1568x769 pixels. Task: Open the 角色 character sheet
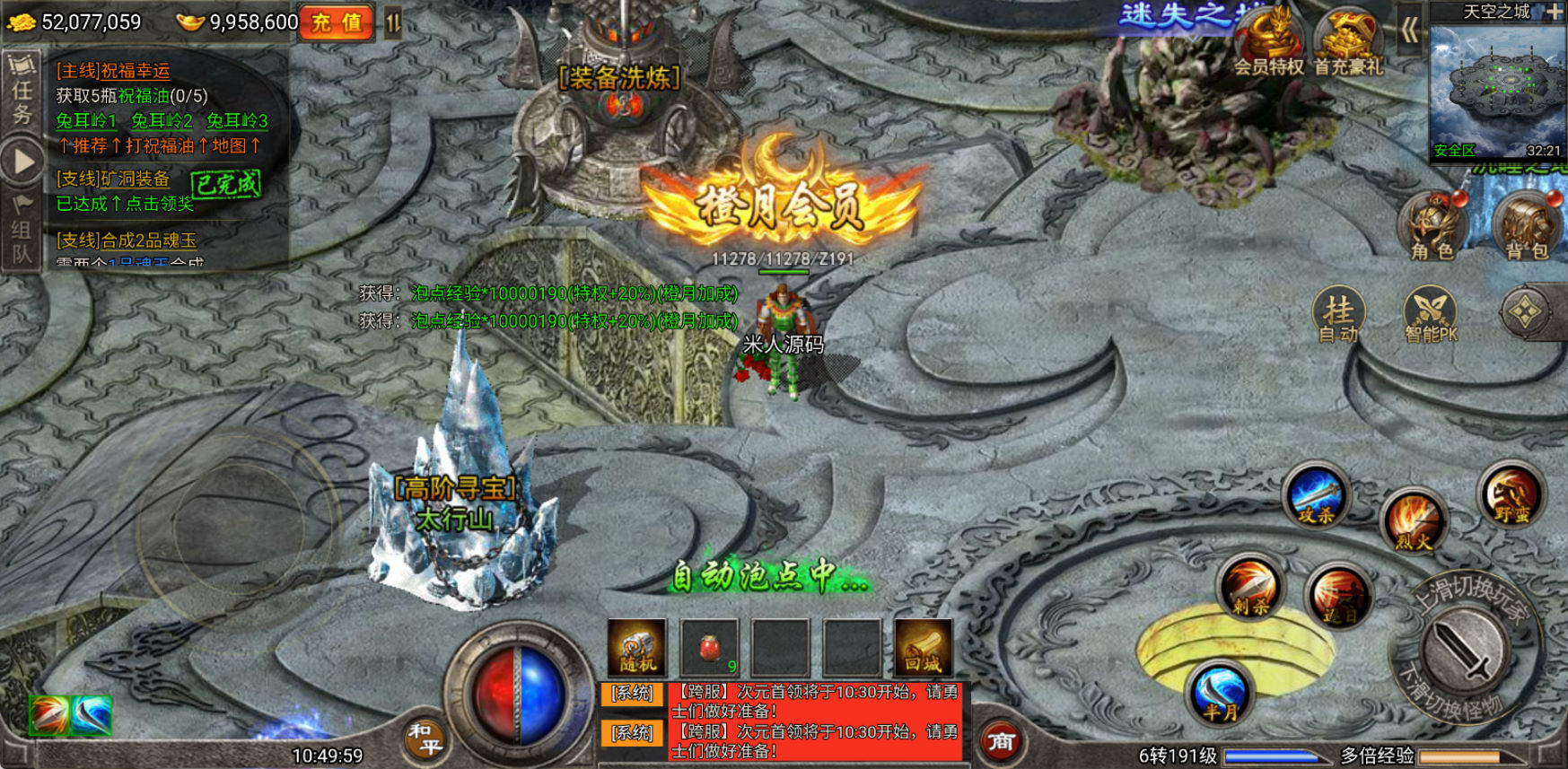[1432, 226]
